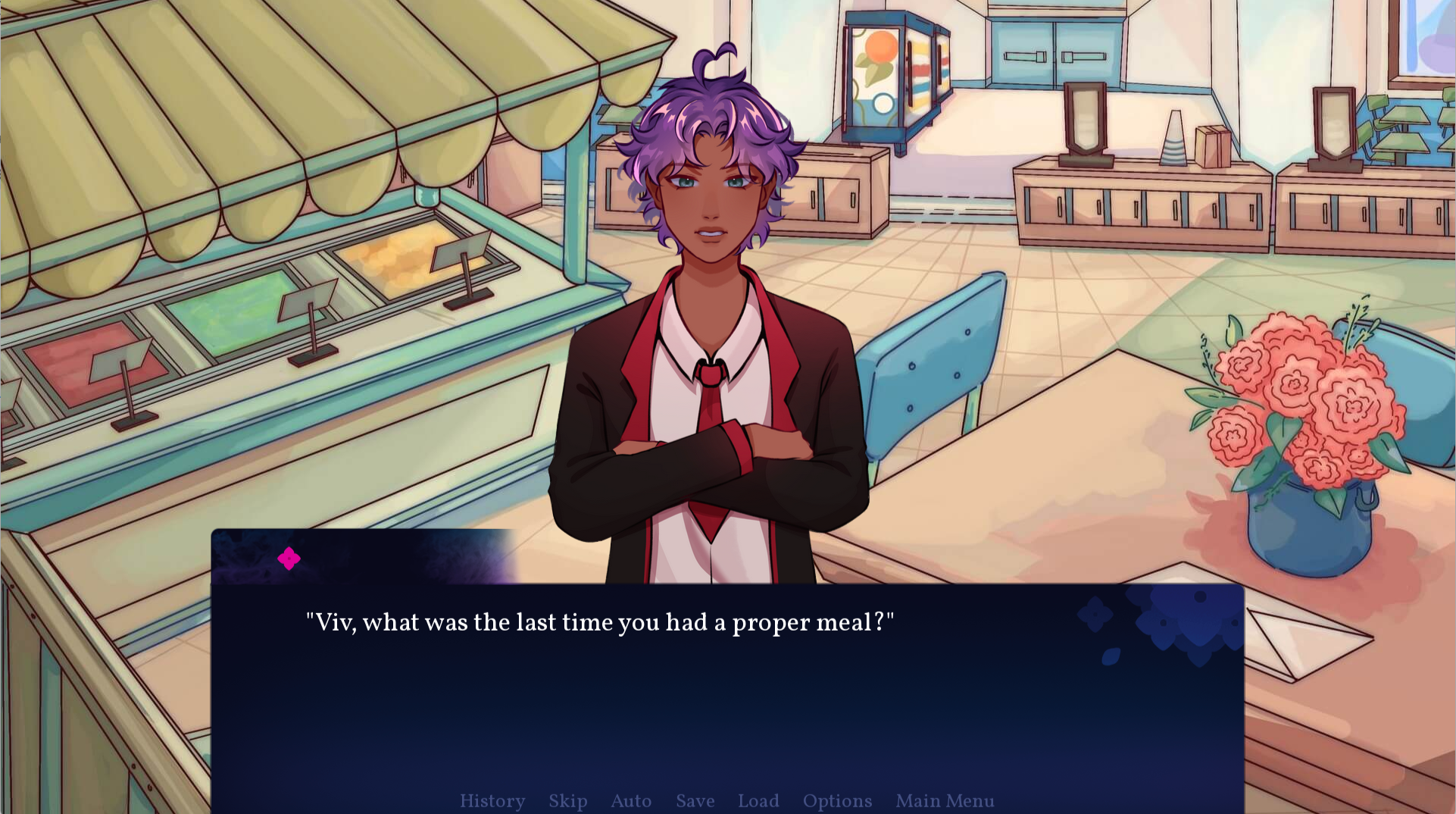The image size is (1456, 814).
Task: Open the Load game screen
Action: click(758, 801)
